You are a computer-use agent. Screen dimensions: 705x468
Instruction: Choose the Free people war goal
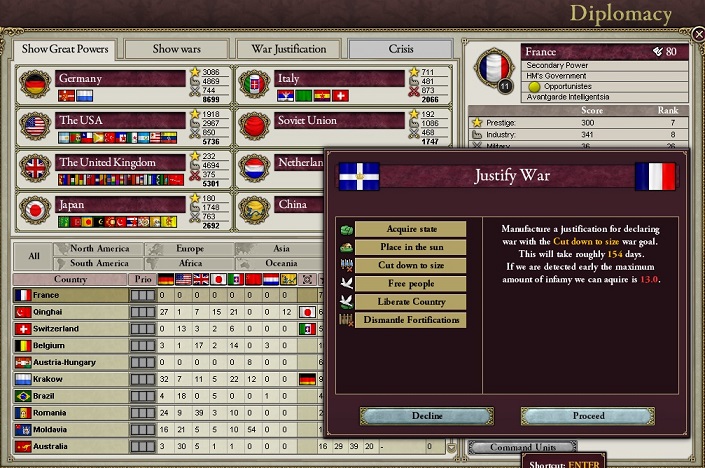coord(410,284)
